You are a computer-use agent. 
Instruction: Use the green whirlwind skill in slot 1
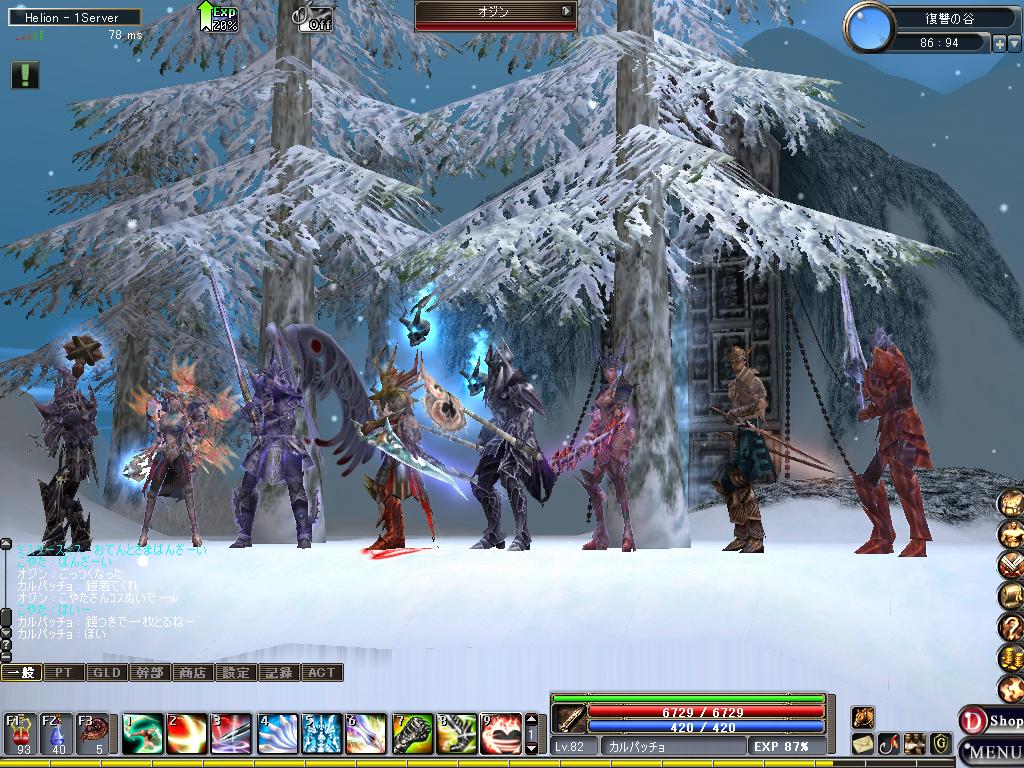(143, 734)
